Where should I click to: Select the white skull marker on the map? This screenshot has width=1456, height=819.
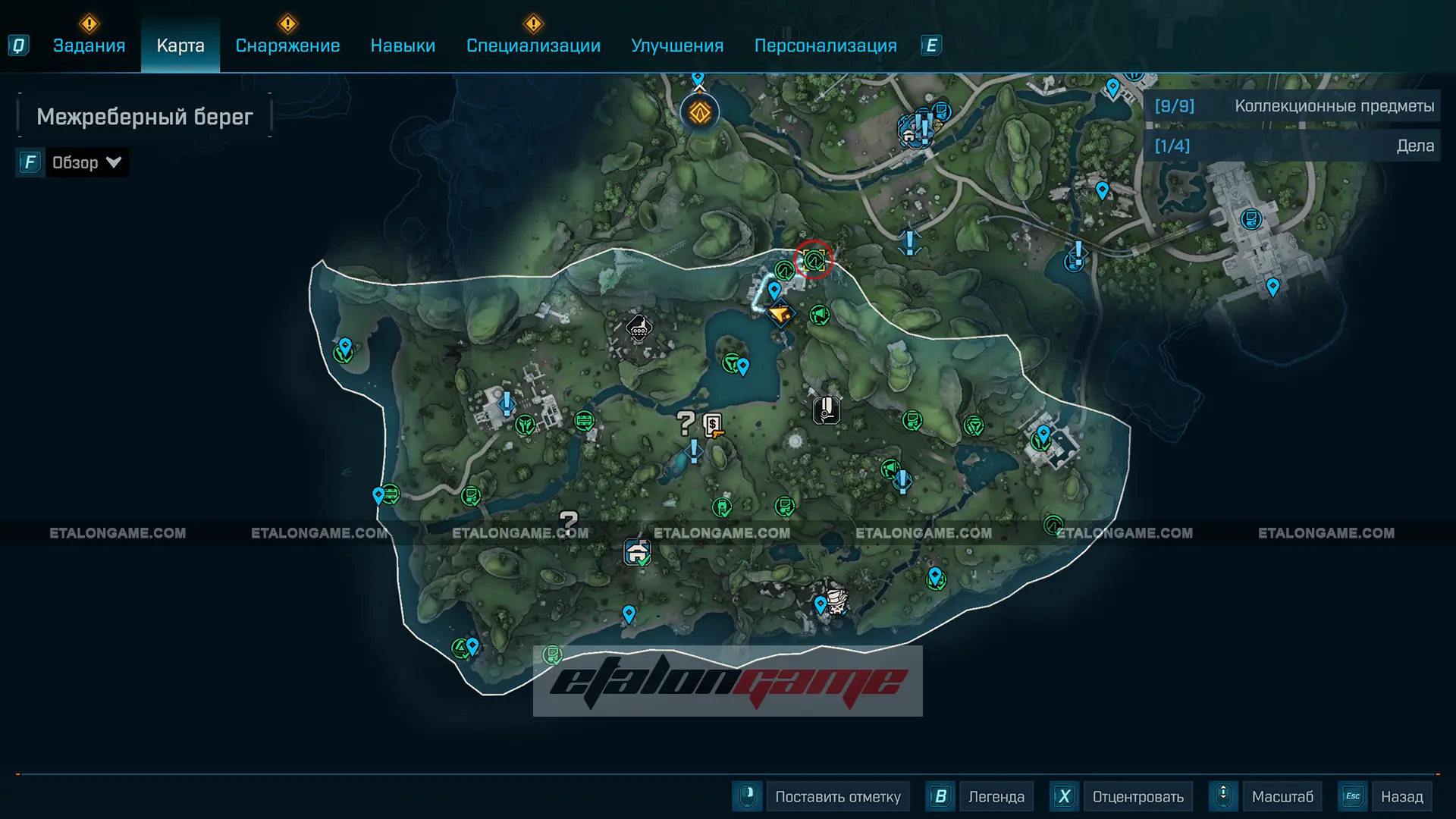pos(836,601)
